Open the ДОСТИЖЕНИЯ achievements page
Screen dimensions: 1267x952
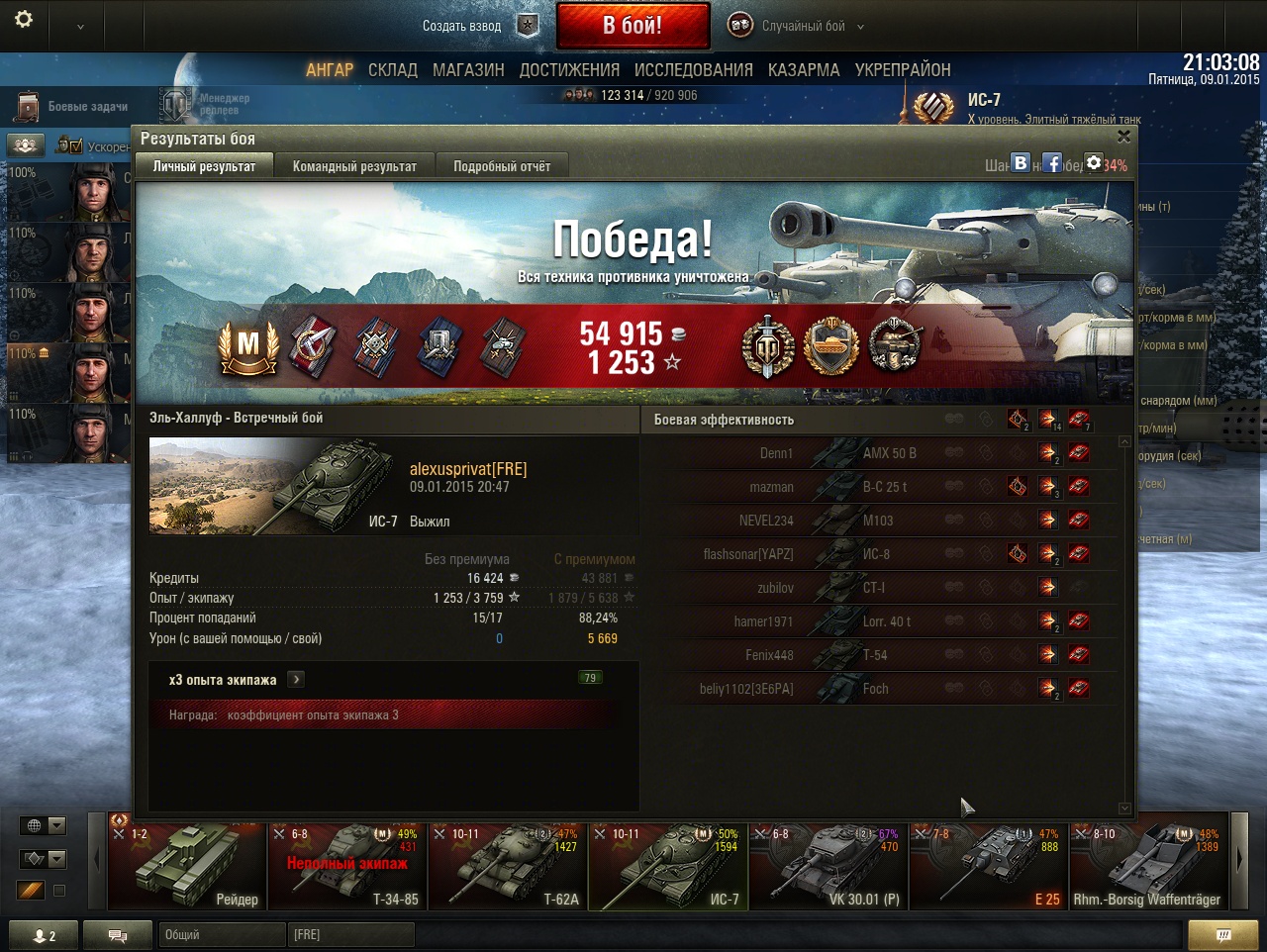click(569, 70)
